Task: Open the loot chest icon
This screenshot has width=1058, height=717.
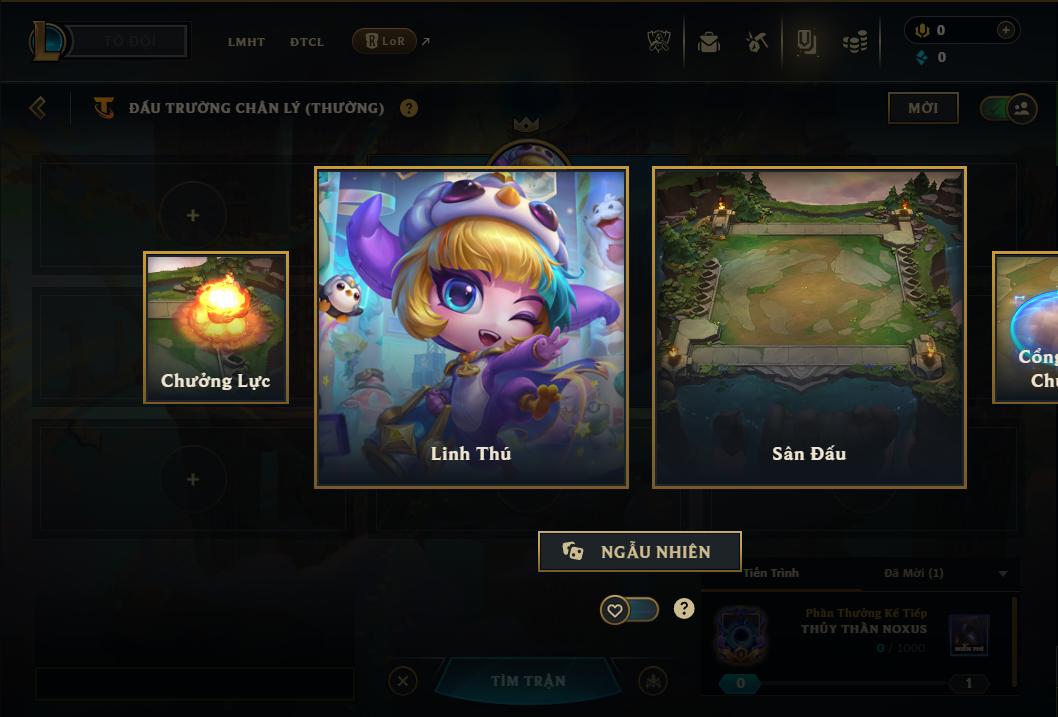Action: coord(709,42)
